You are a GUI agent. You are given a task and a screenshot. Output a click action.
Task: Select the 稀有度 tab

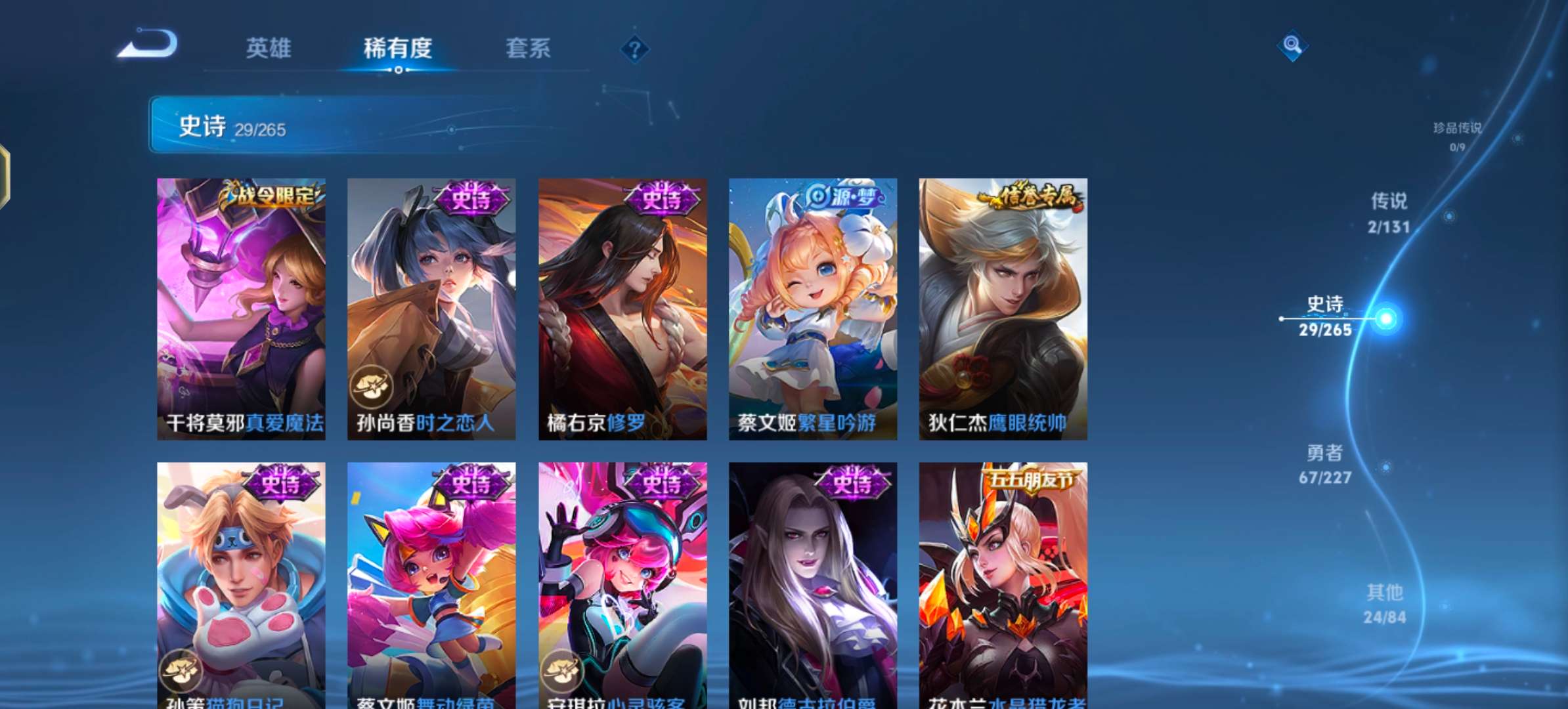pyautogui.click(x=399, y=49)
